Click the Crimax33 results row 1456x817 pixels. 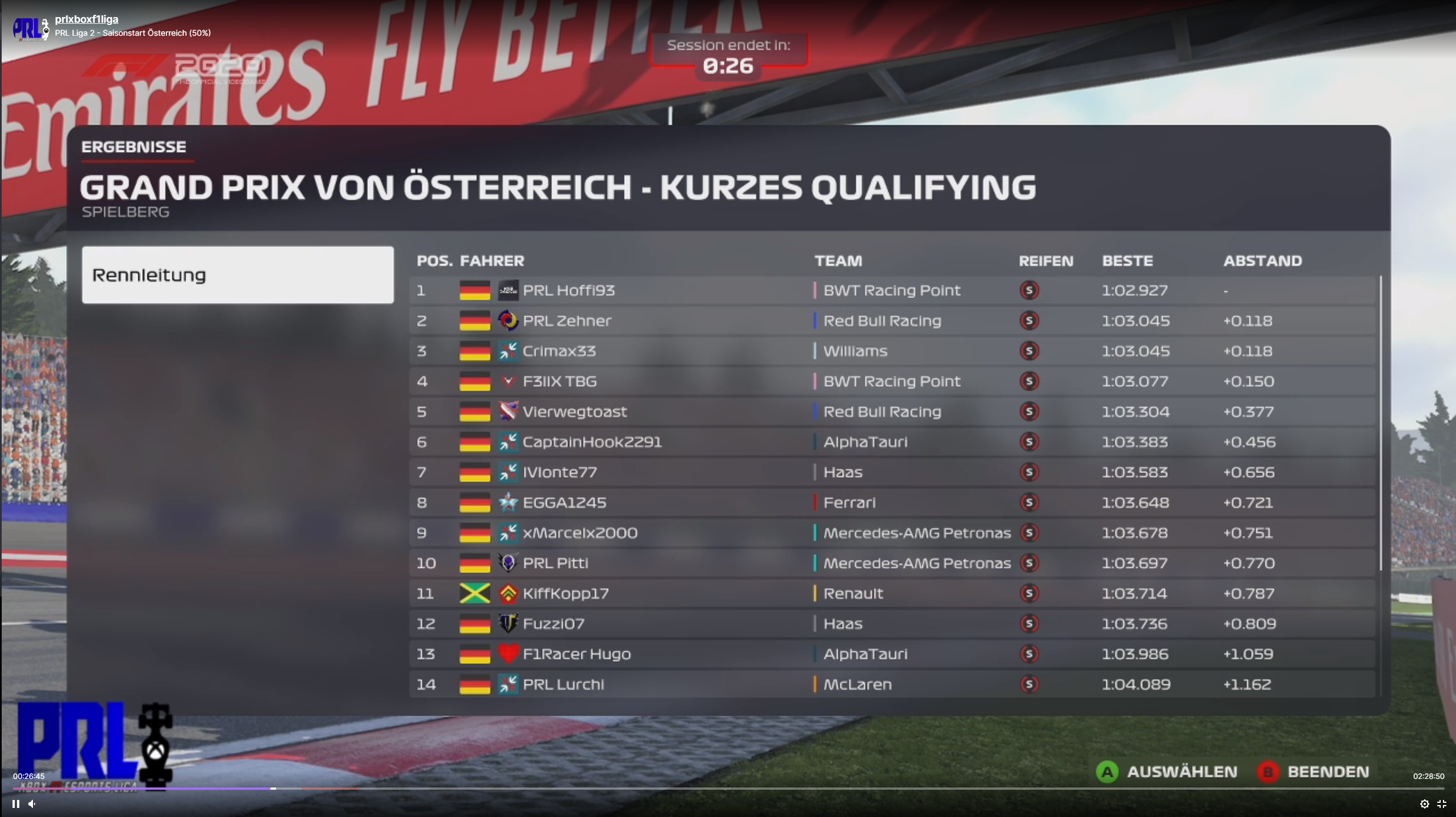(892, 351)
